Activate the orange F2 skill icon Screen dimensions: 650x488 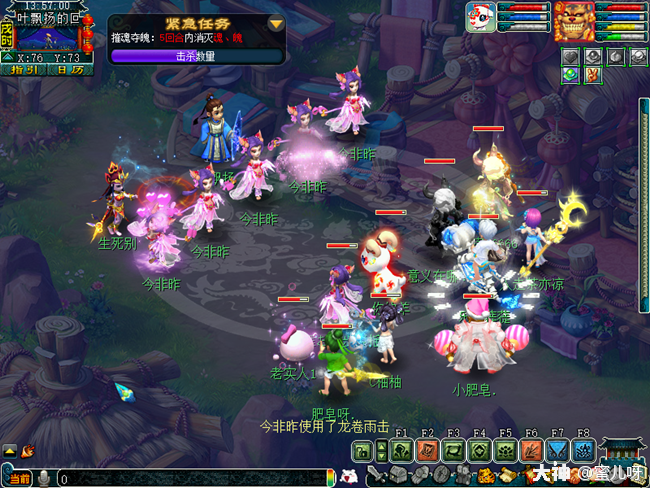427,450
